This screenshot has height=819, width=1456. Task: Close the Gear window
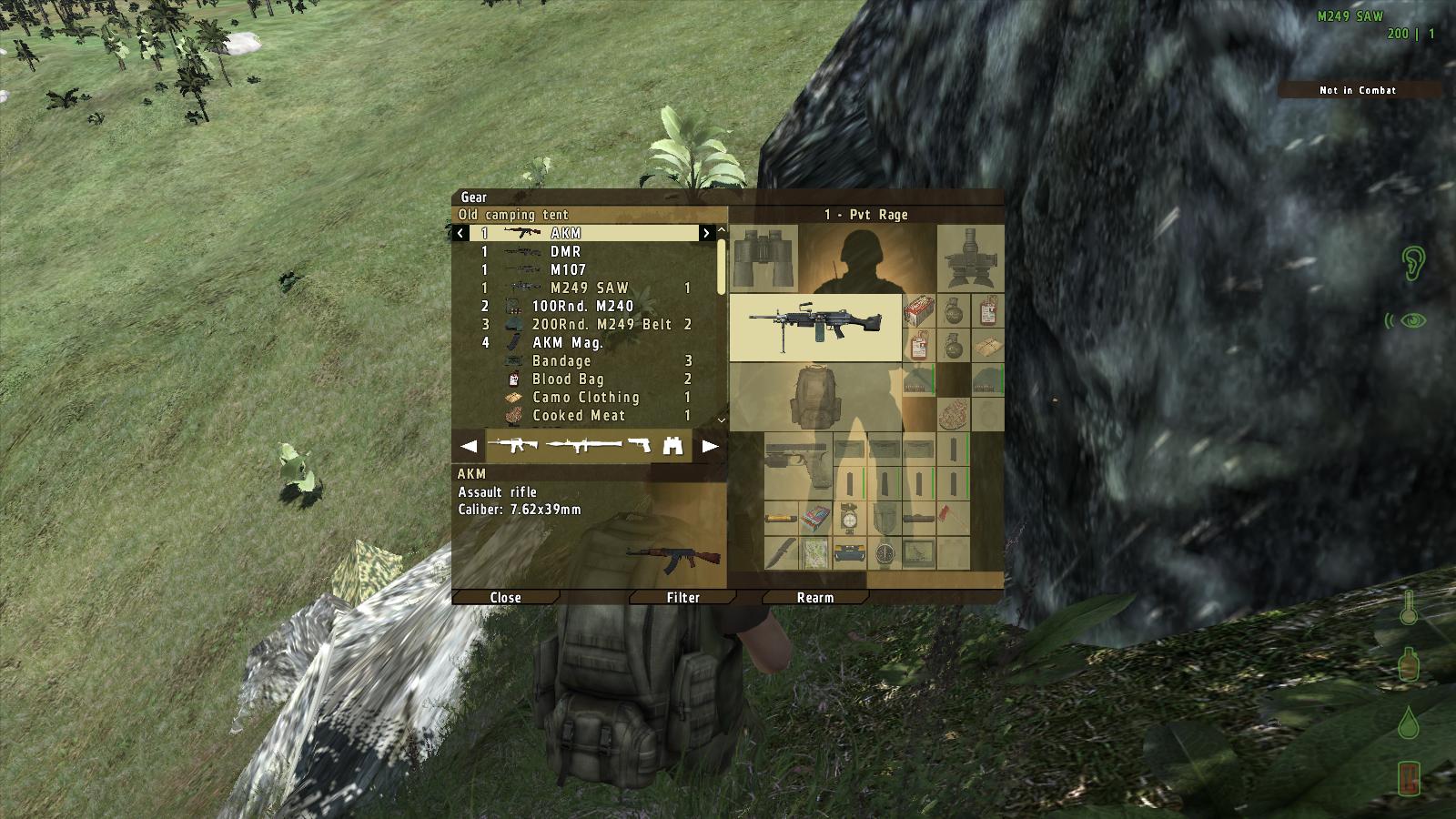tap(505, 598)
